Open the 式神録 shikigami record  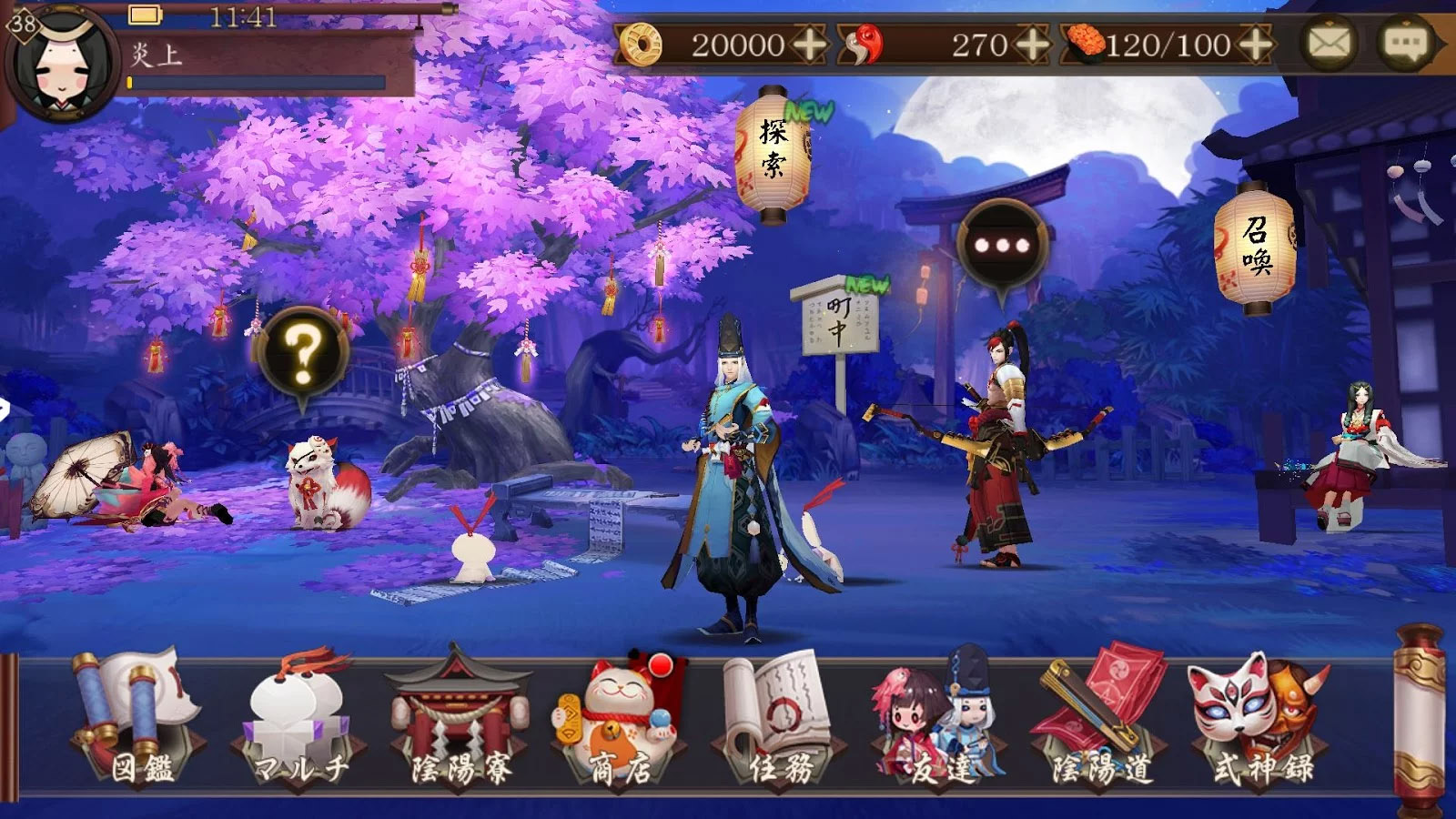tap(1256, 719)
